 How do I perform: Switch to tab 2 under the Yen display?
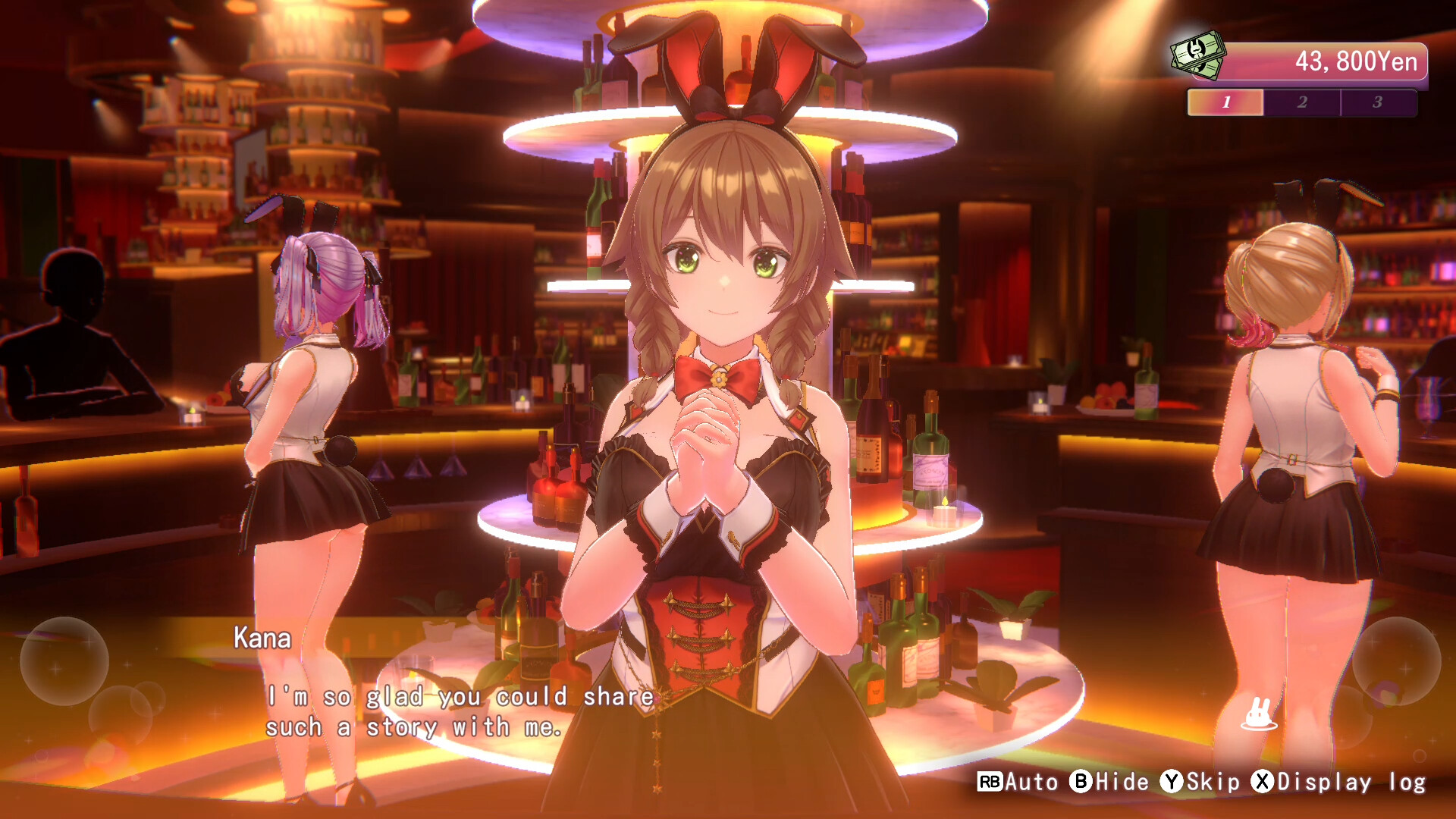pyautogui.click(x=1301, y=102)
